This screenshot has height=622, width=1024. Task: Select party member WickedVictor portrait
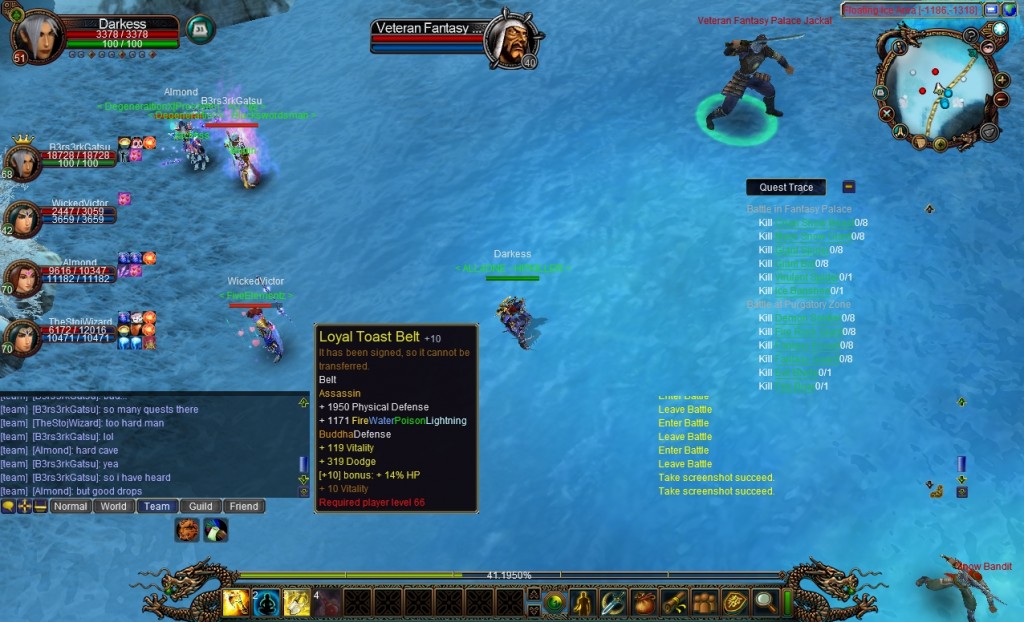click(x=22, y=218)
